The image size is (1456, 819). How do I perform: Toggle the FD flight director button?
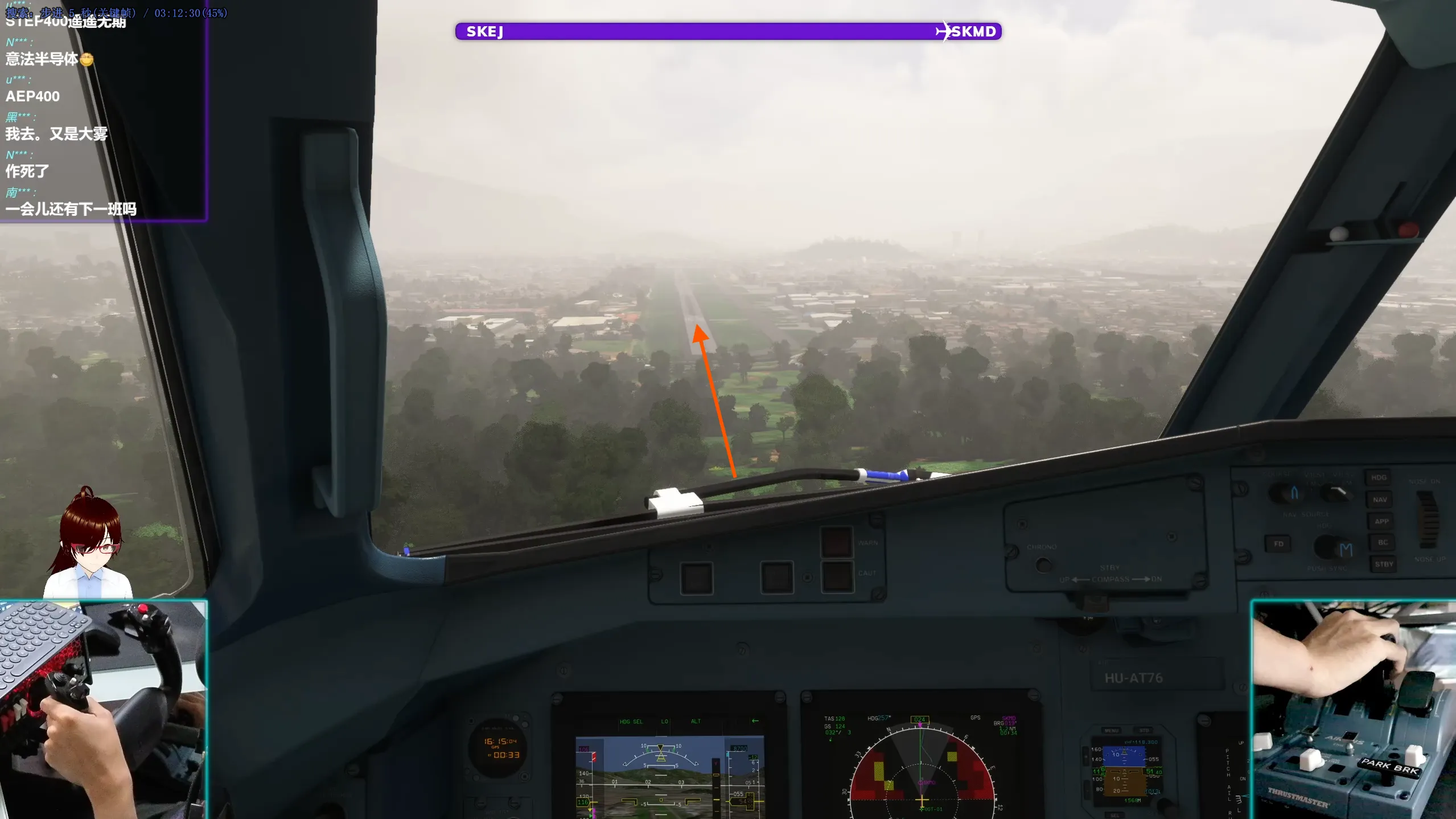tap(1278, 544)
